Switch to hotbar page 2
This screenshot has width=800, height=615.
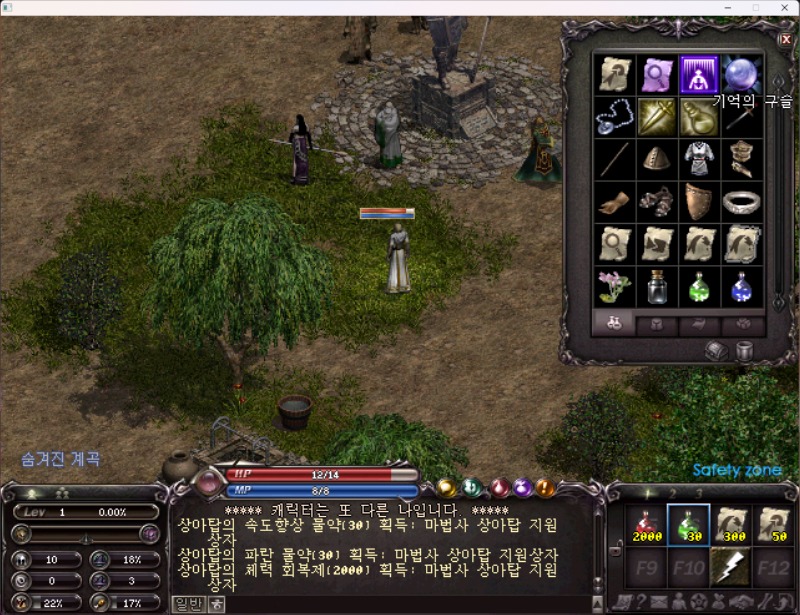coord(672,493)
